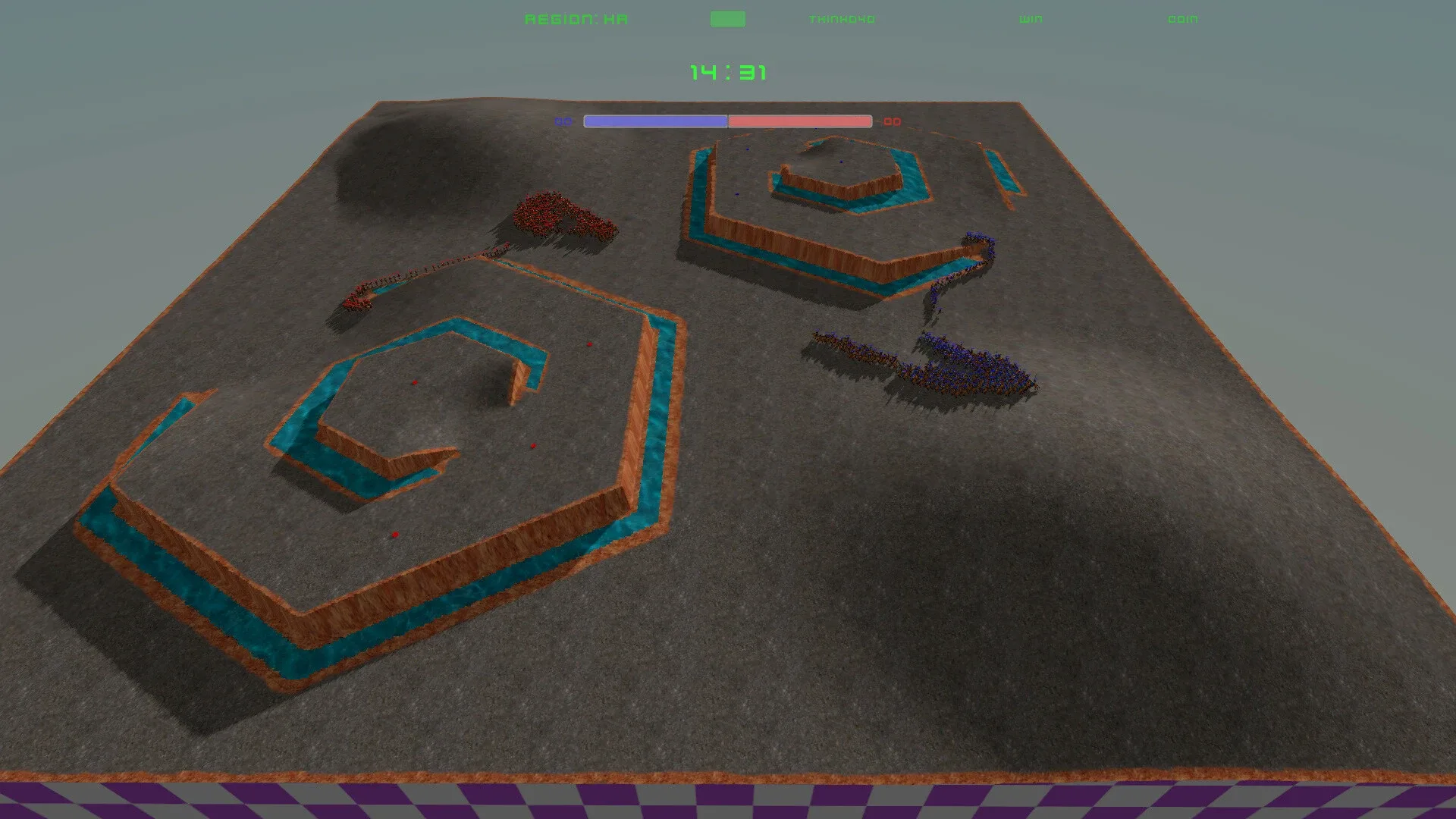Click the green status bar indicator at top

click(x=726, y=17)
